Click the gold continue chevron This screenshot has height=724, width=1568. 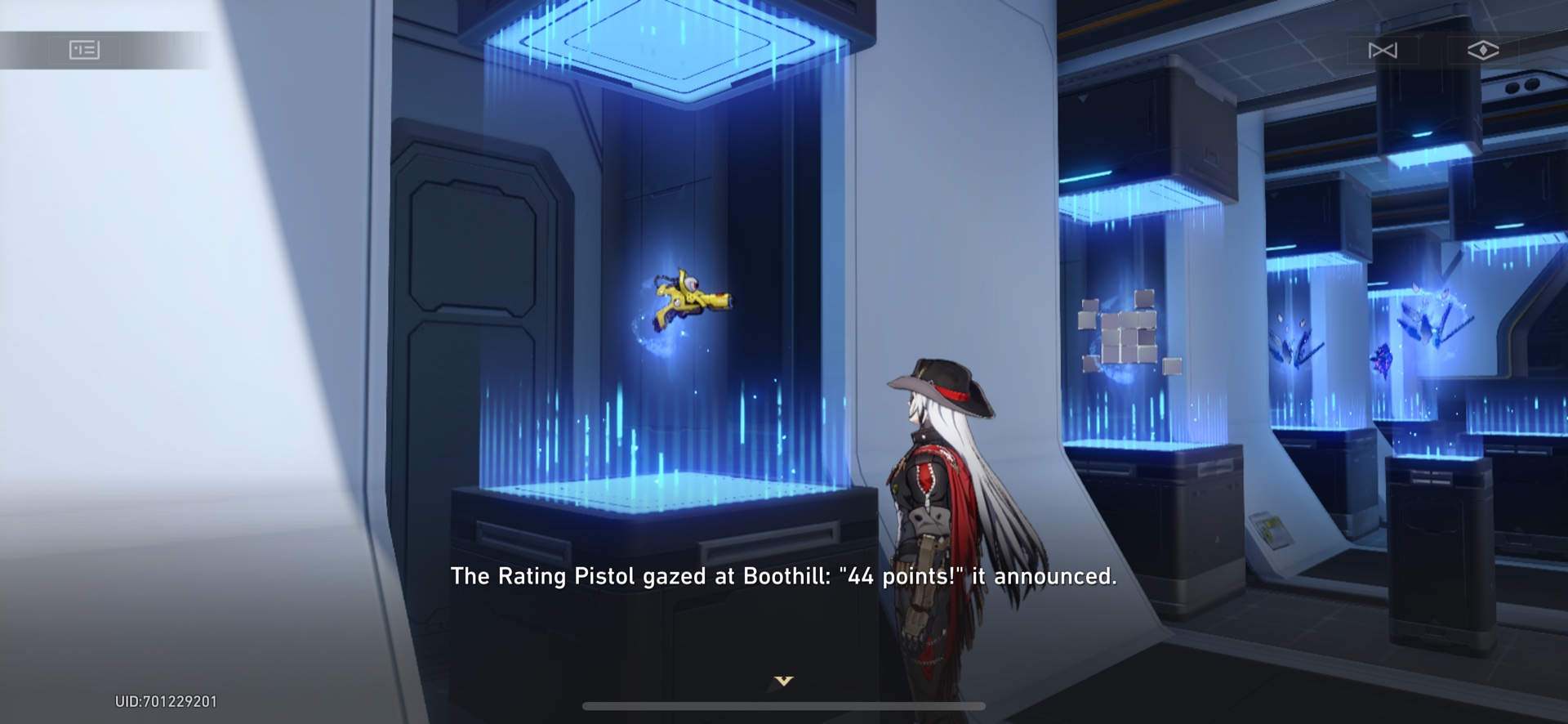click(x=783, y=679)
